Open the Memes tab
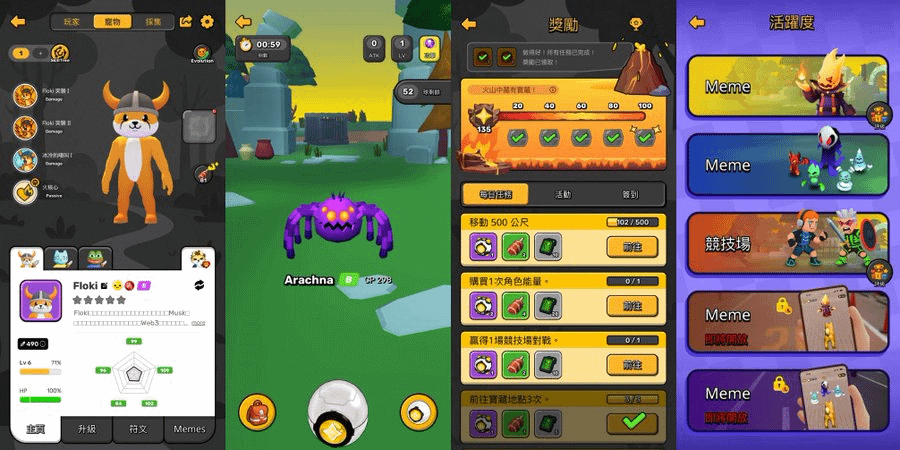 (x=189, y=429)
